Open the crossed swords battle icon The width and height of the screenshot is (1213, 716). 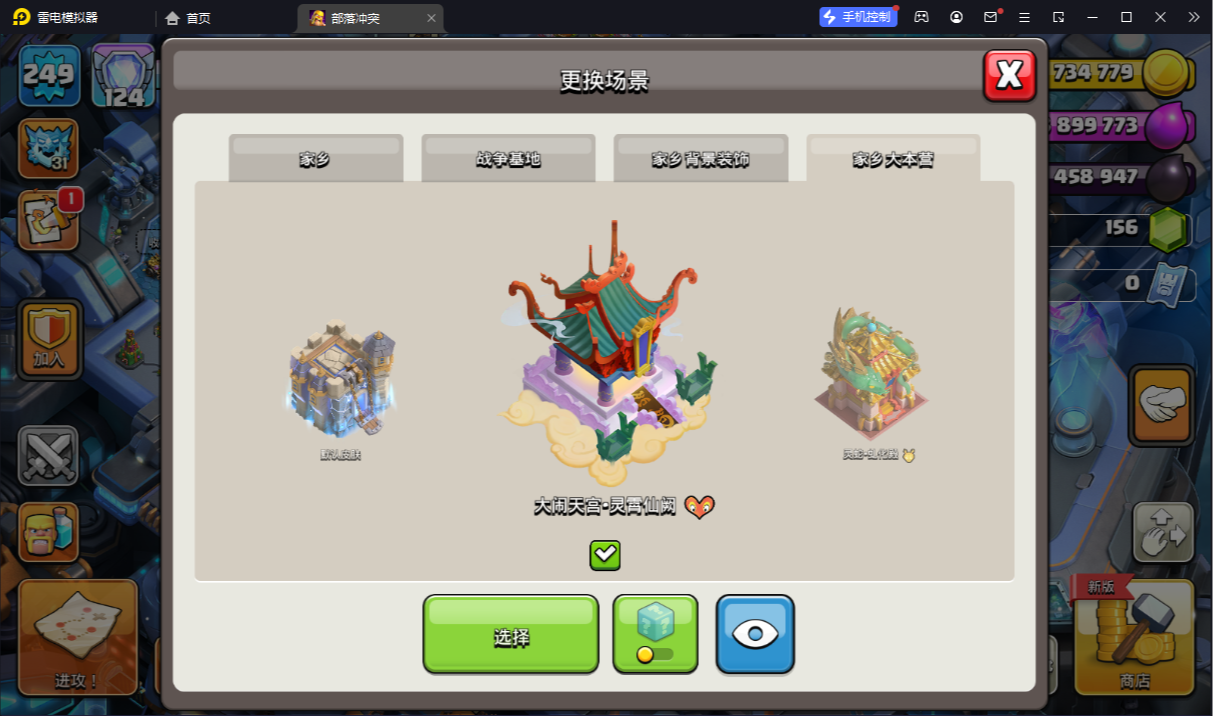(48, 455)
